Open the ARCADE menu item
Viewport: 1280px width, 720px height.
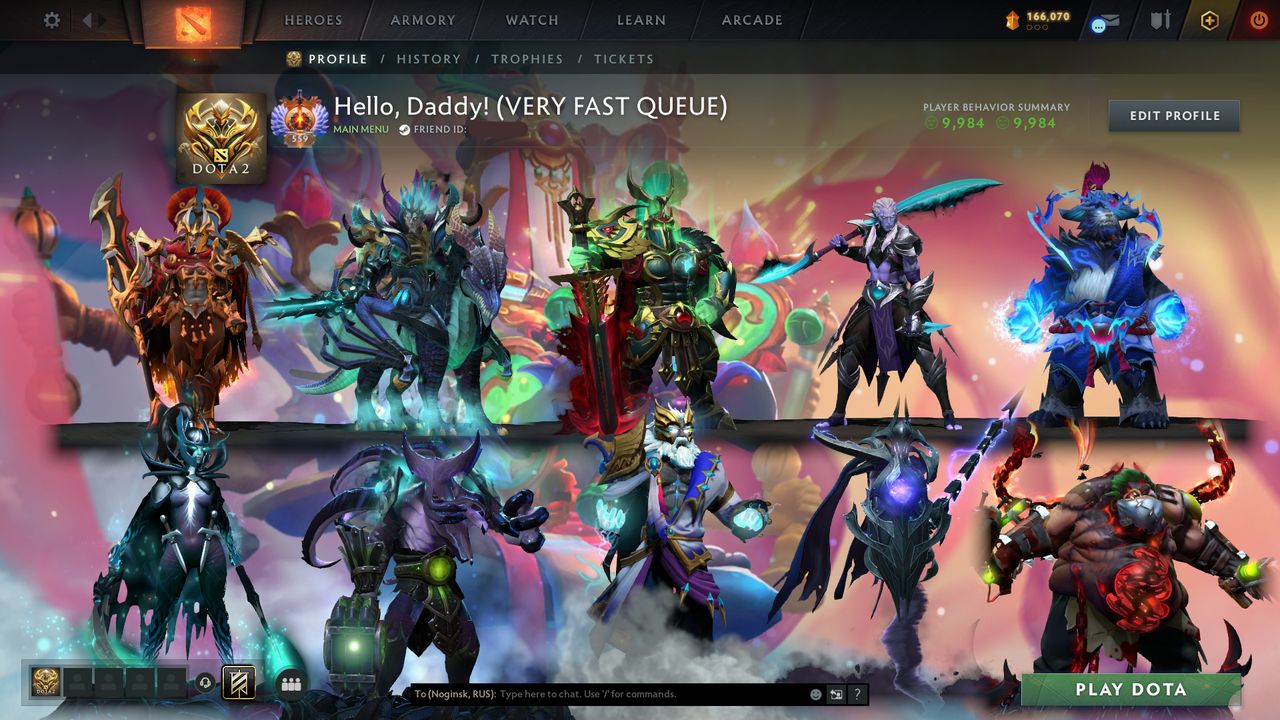(750, 20)
